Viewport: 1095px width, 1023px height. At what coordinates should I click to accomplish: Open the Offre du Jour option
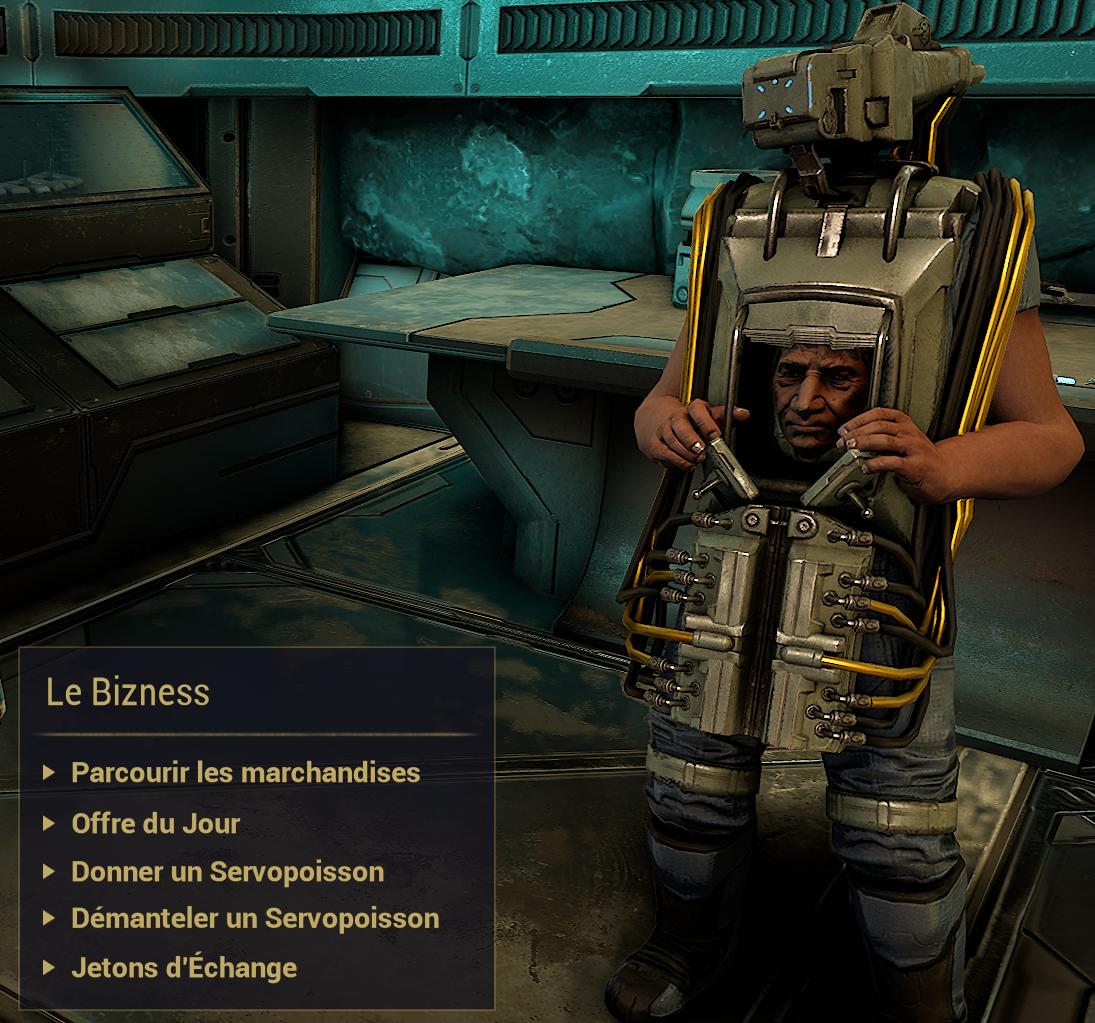156,823
